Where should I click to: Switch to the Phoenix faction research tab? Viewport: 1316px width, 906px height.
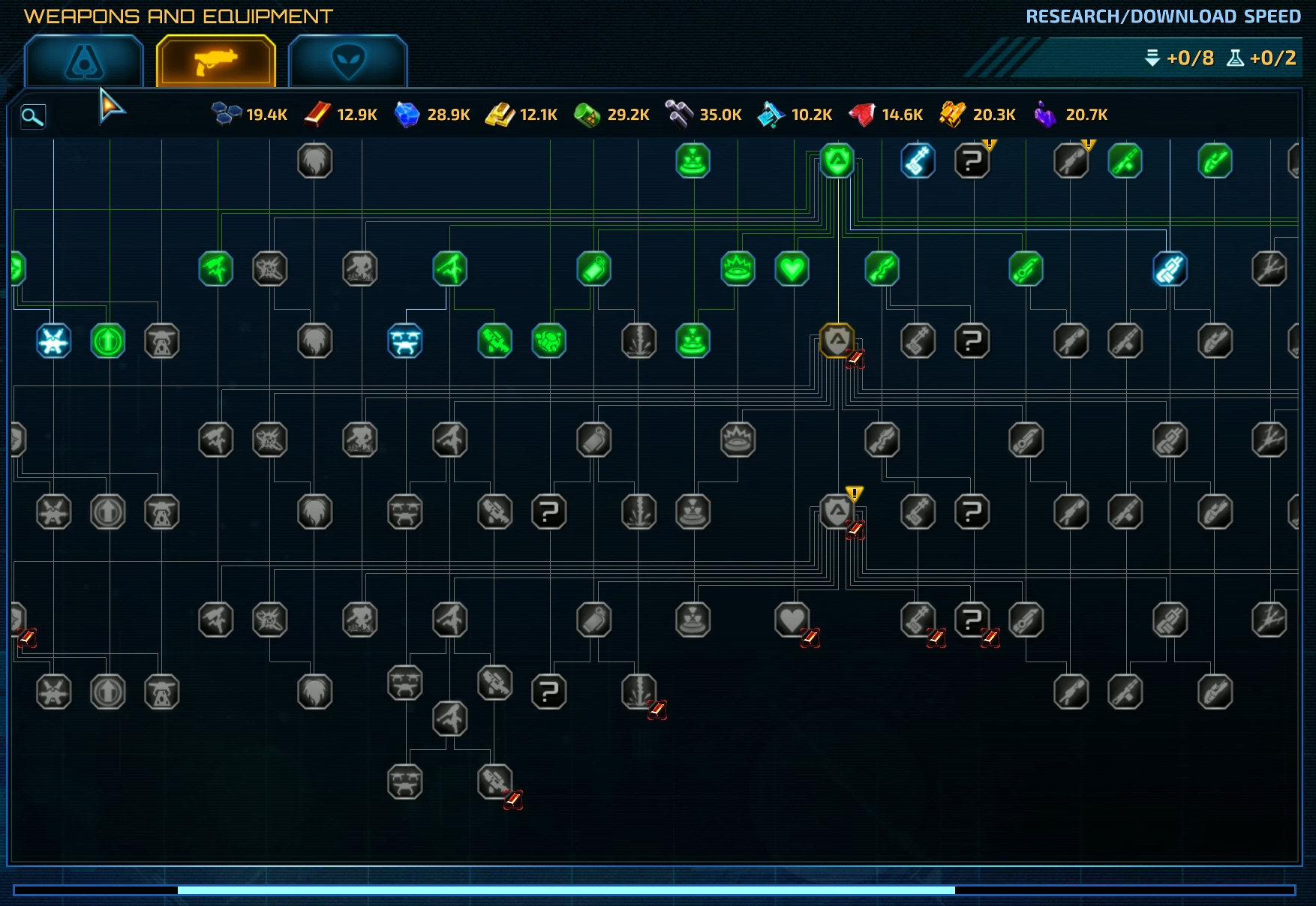tap(84, 61)
